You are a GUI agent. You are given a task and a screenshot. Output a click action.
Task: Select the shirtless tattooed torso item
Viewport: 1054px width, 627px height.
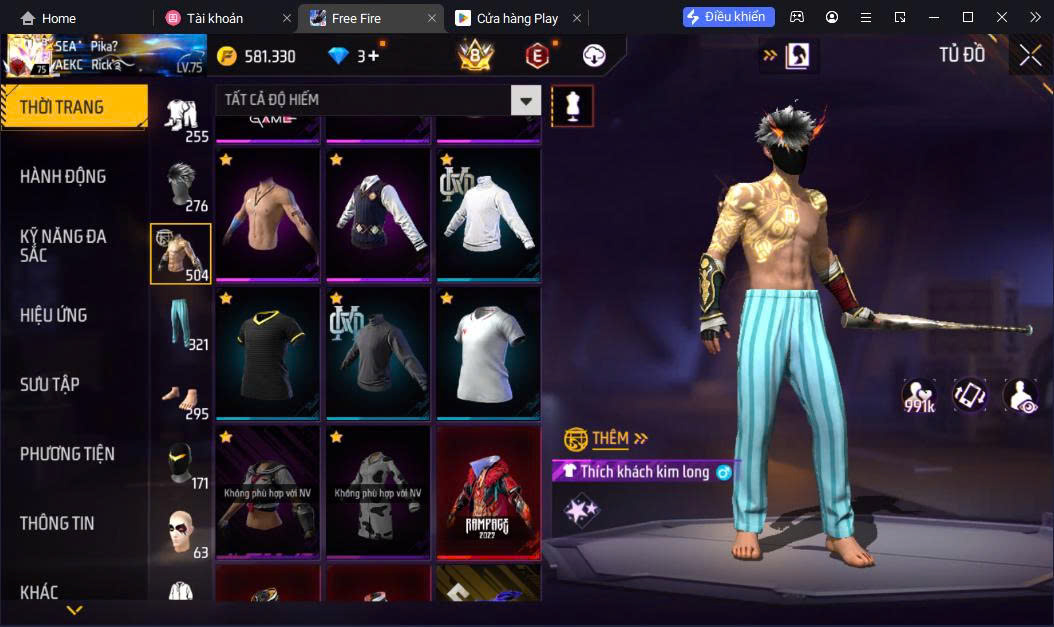[268, 214]
